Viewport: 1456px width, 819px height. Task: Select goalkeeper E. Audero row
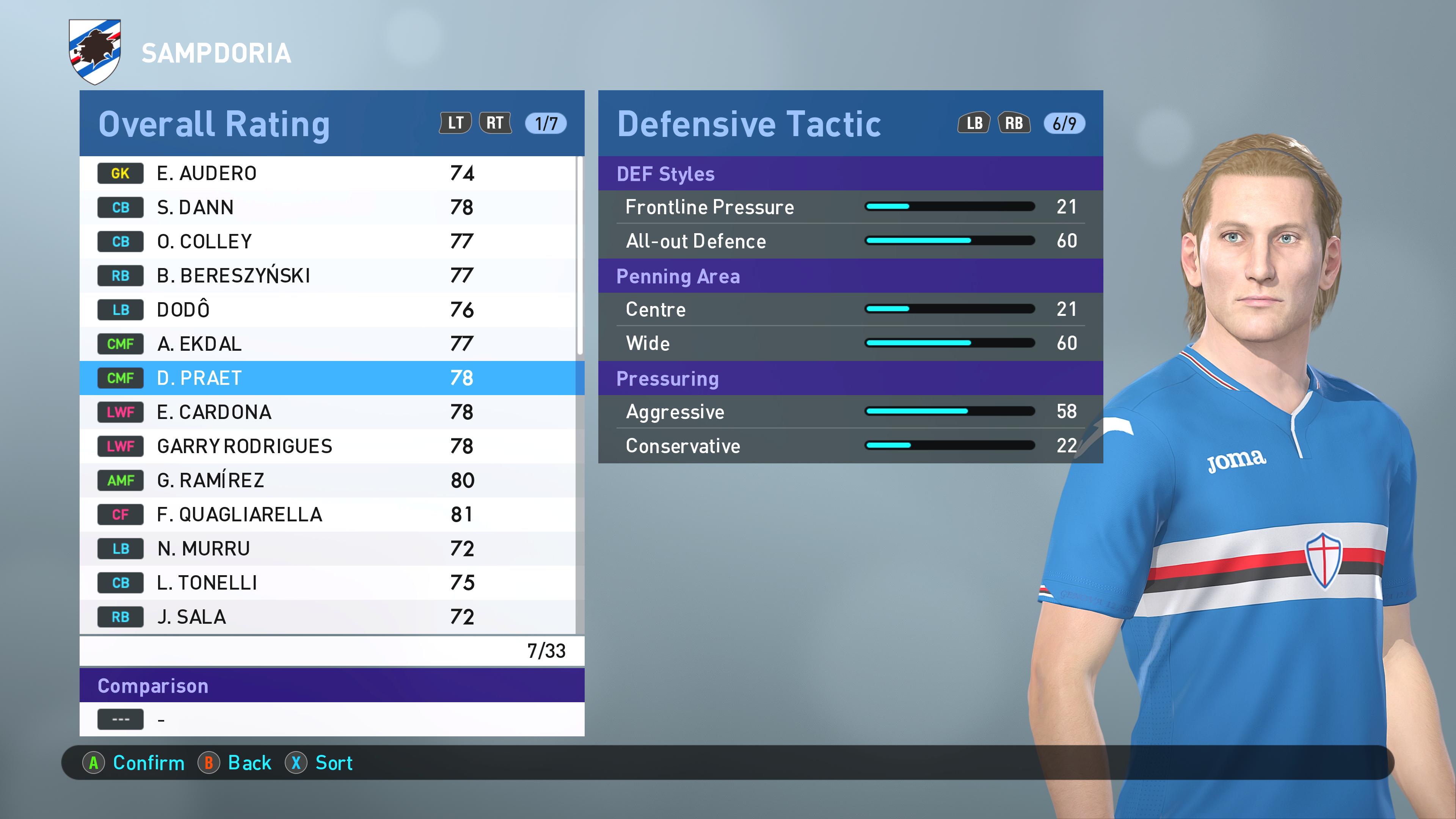pyautogui.click(x=328, y=174)
